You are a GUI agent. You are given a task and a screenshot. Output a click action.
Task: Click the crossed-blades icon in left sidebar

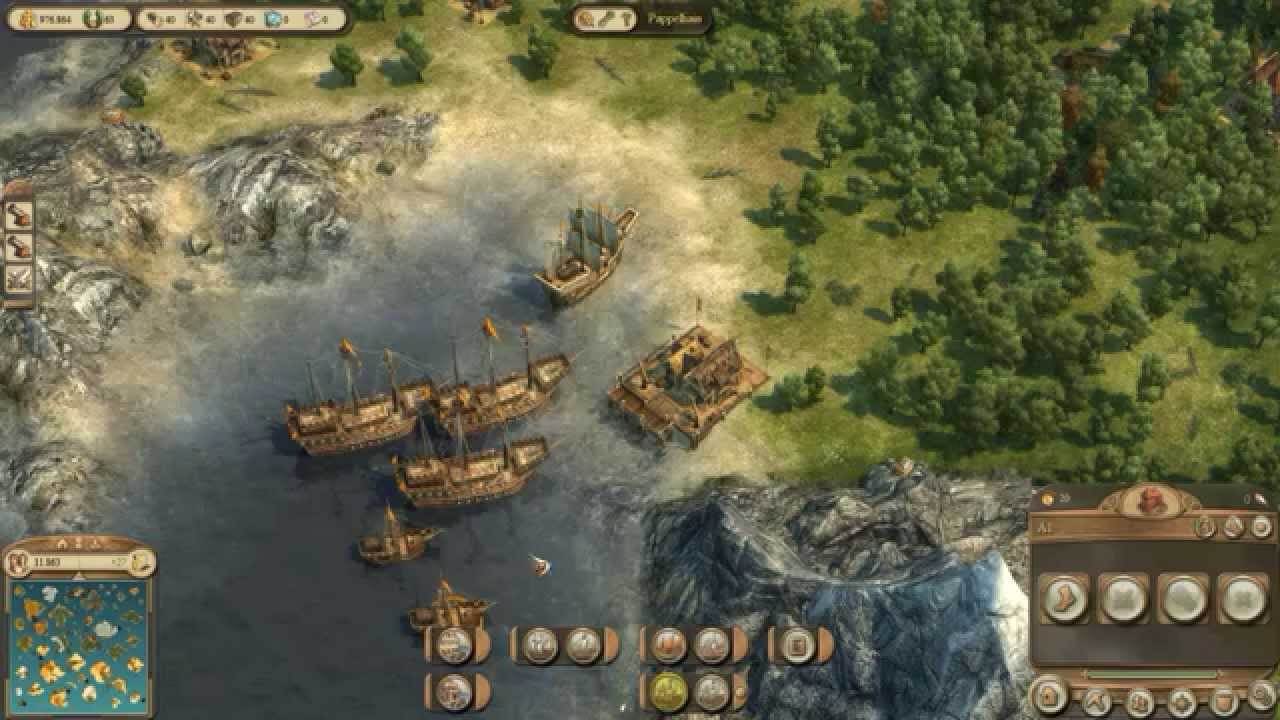(x=19, y=279)
